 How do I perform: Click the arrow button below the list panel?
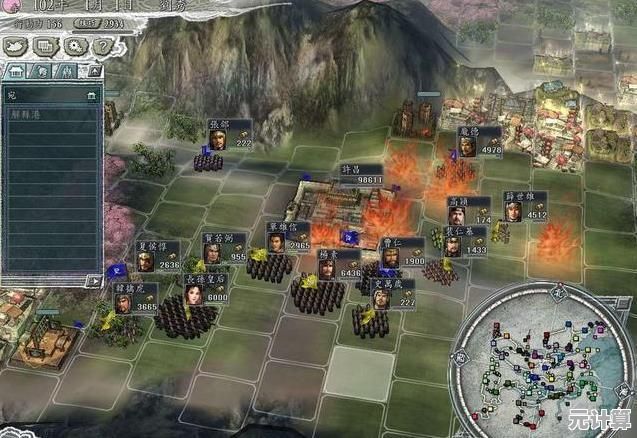pos(93,281)
